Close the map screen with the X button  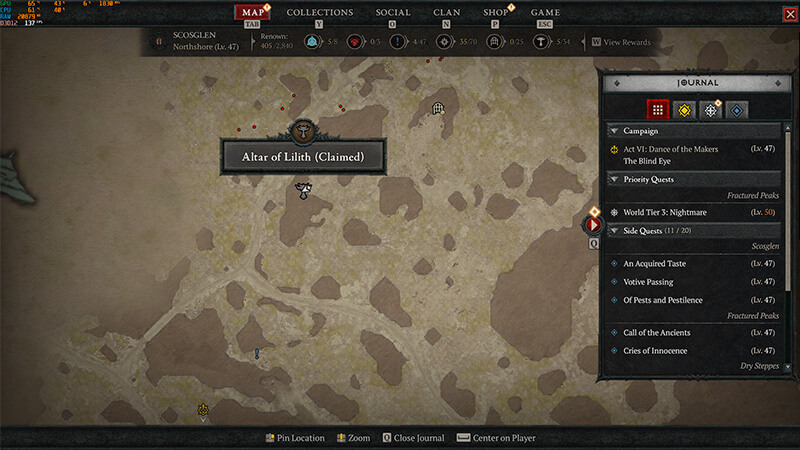point(789,14)
